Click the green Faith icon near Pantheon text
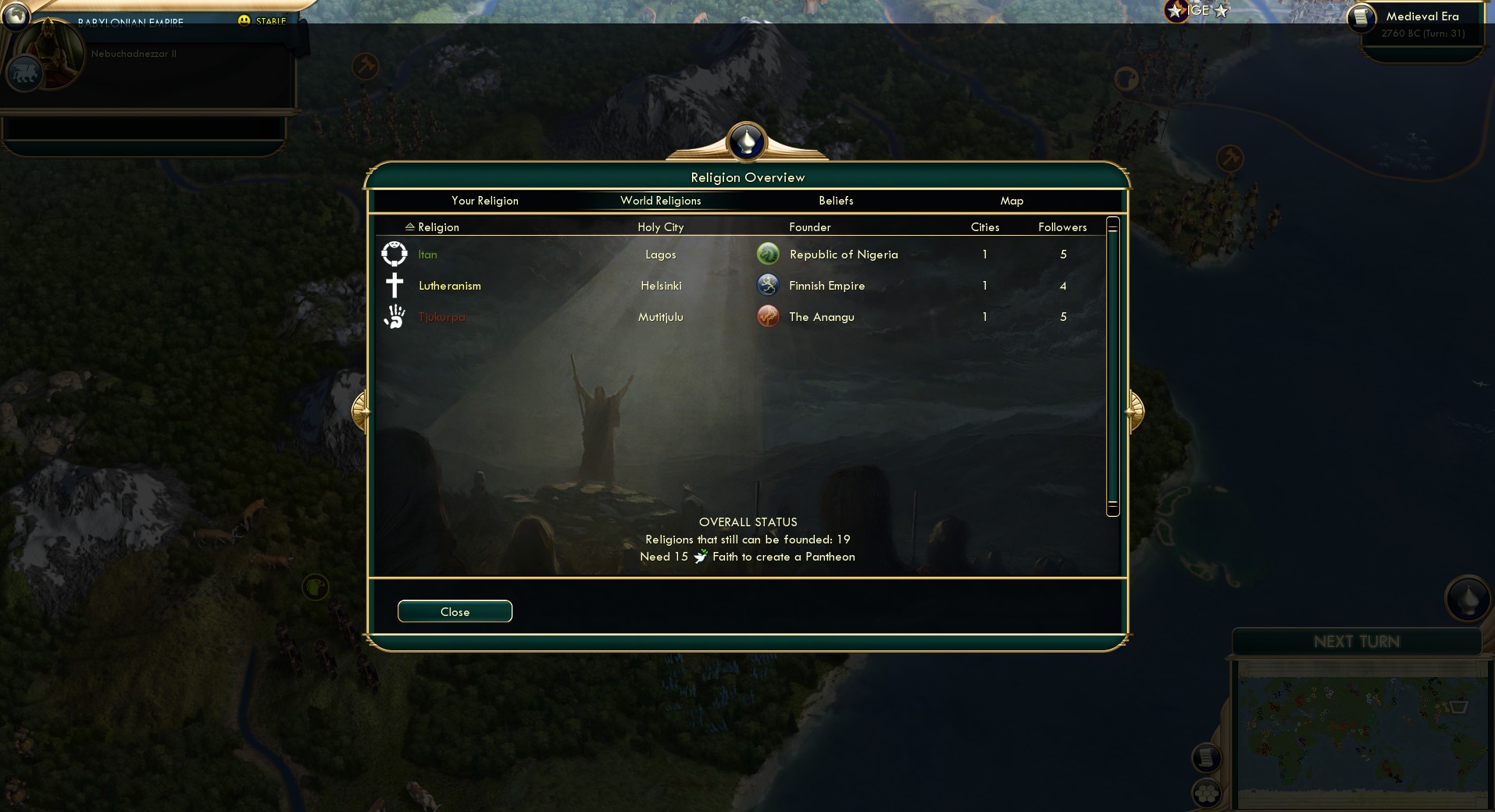1495x812 pixels. [701, 556]
